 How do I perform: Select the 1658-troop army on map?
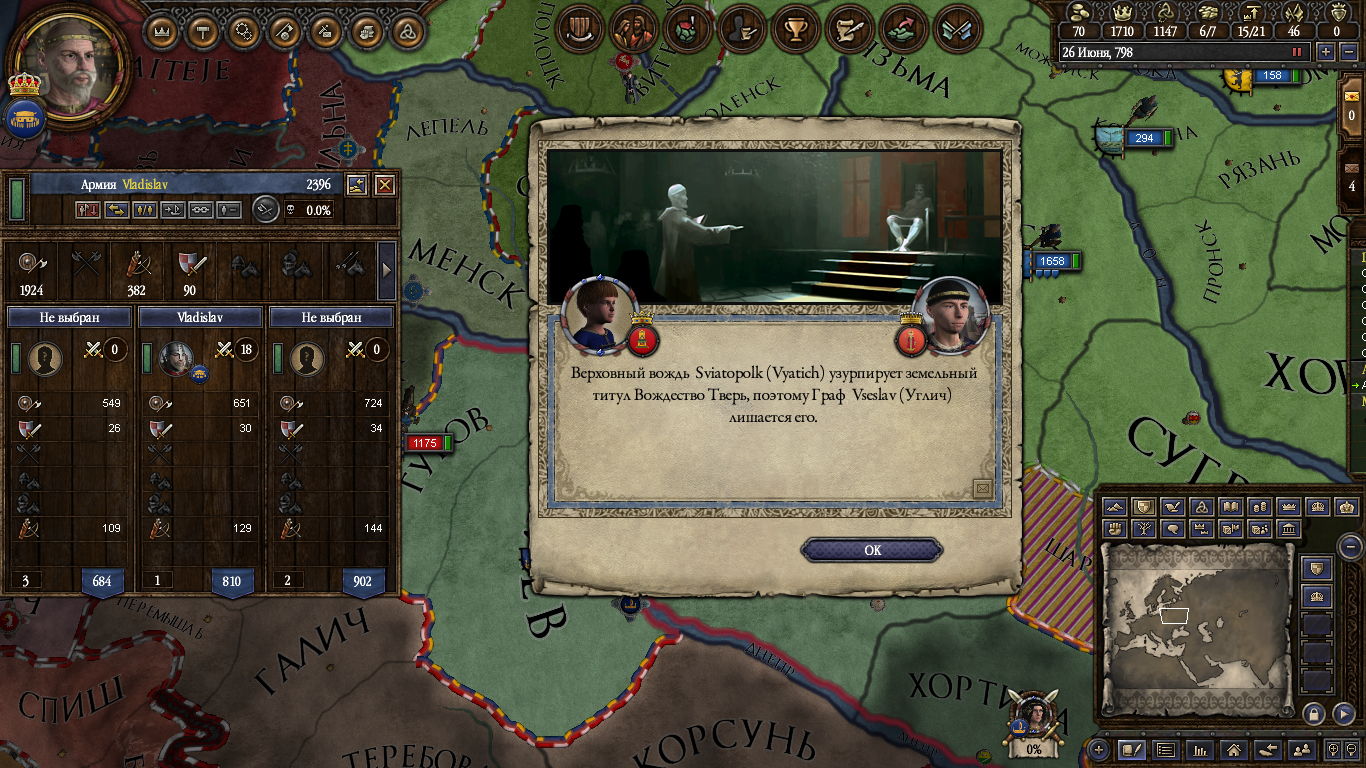point(1052,261)
